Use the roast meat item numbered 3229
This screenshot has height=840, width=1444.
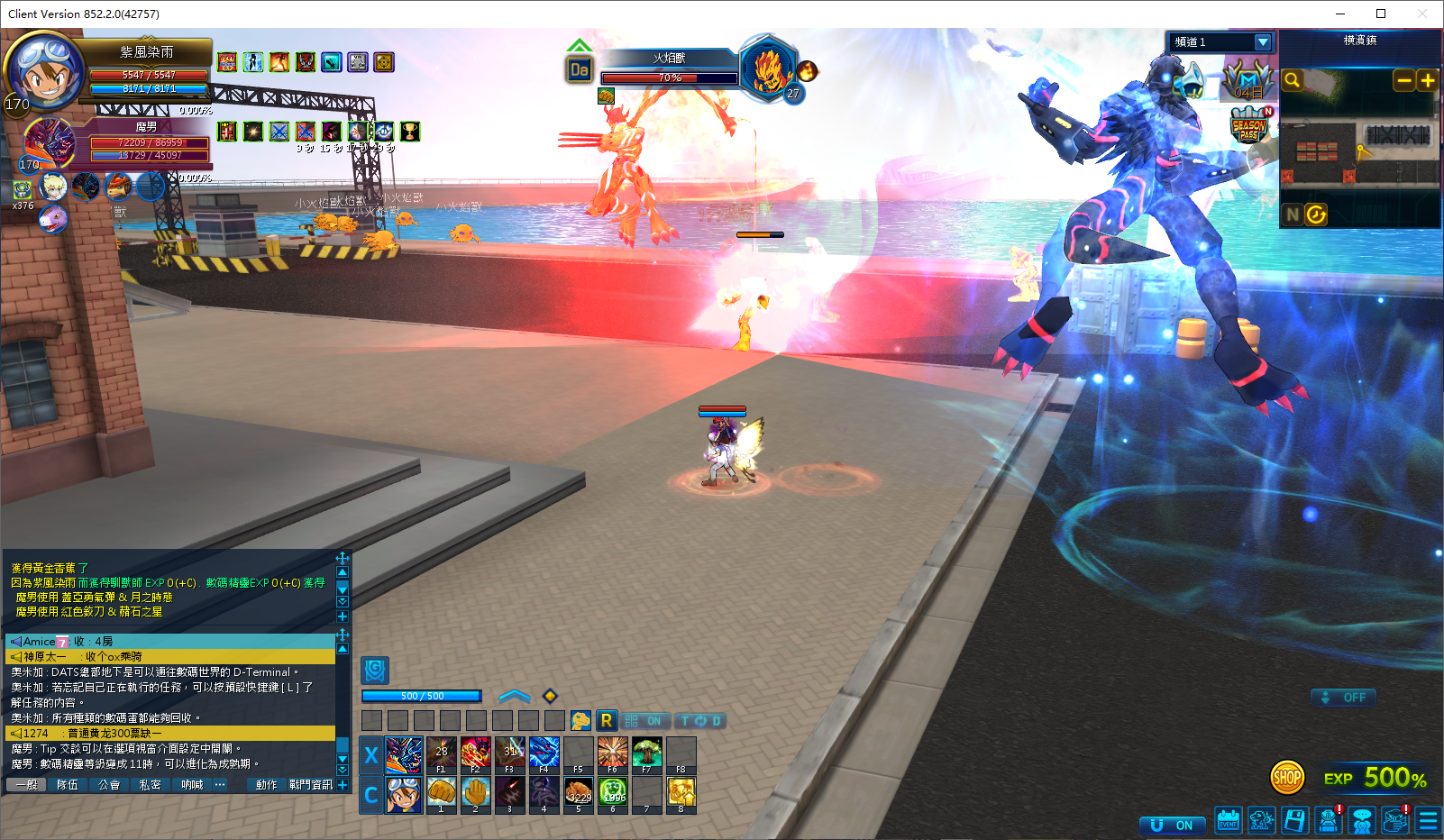pyautogui.click(x=579, y=792)
